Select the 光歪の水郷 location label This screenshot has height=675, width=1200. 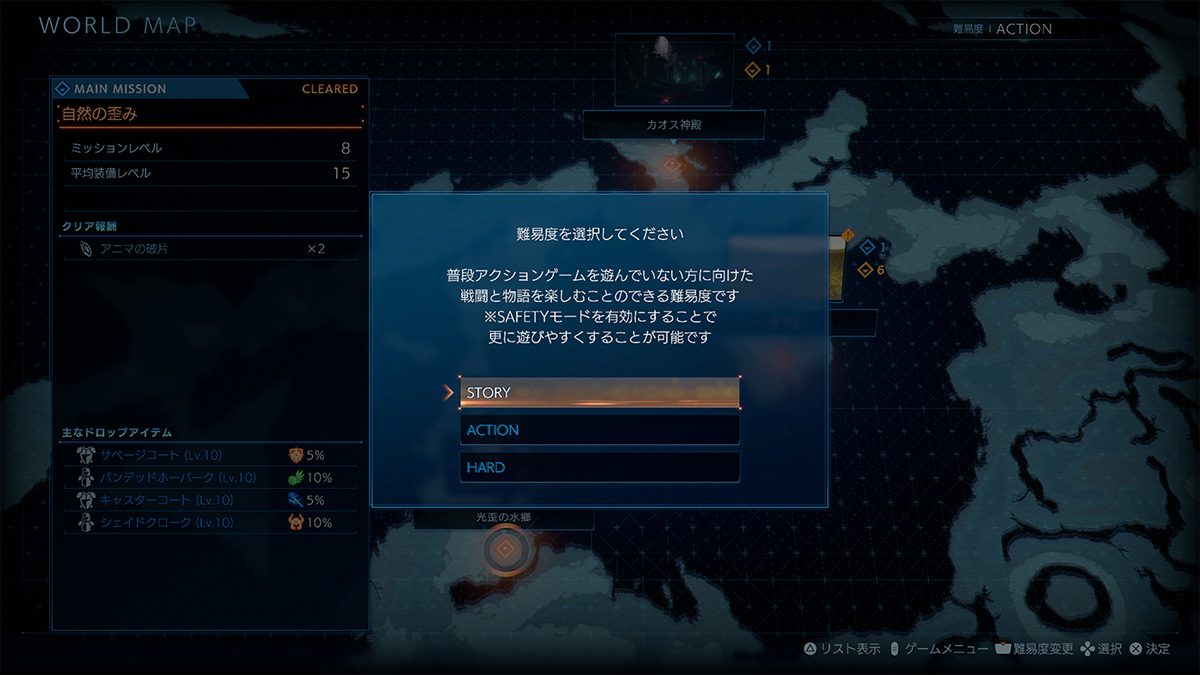503,519
